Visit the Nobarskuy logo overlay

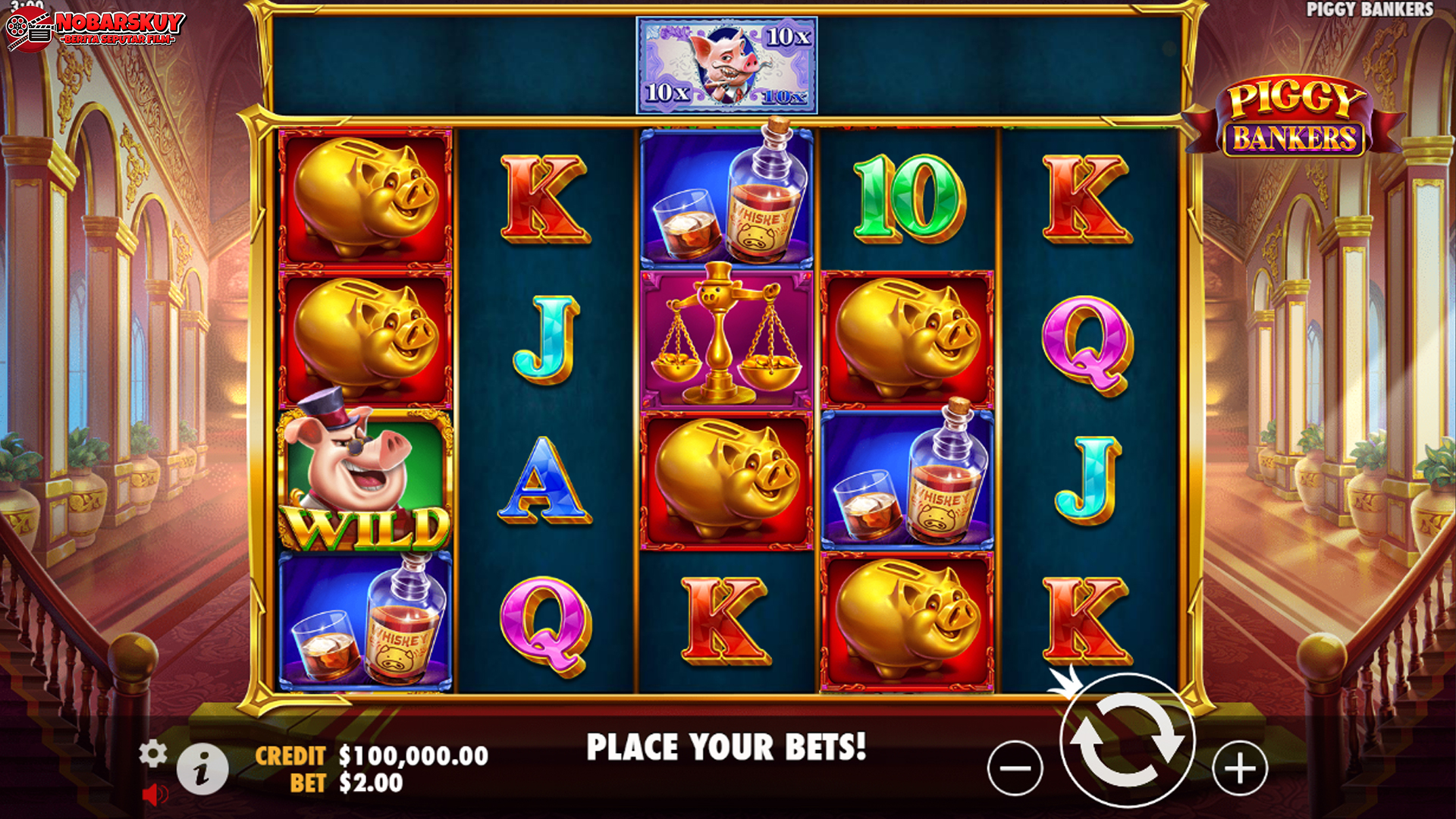[95, 30]
